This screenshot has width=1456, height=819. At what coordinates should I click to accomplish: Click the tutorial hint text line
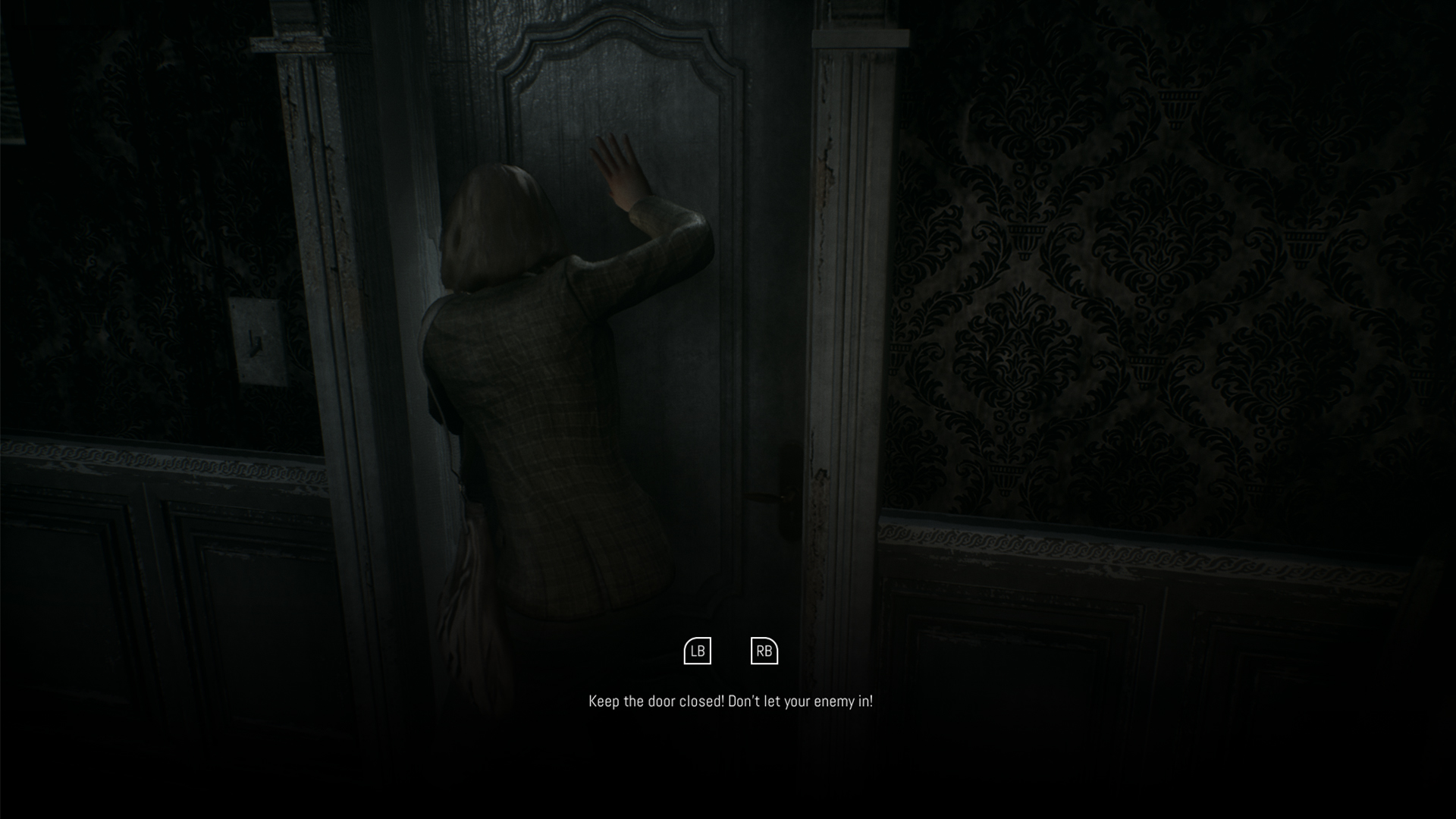(730, 702)
